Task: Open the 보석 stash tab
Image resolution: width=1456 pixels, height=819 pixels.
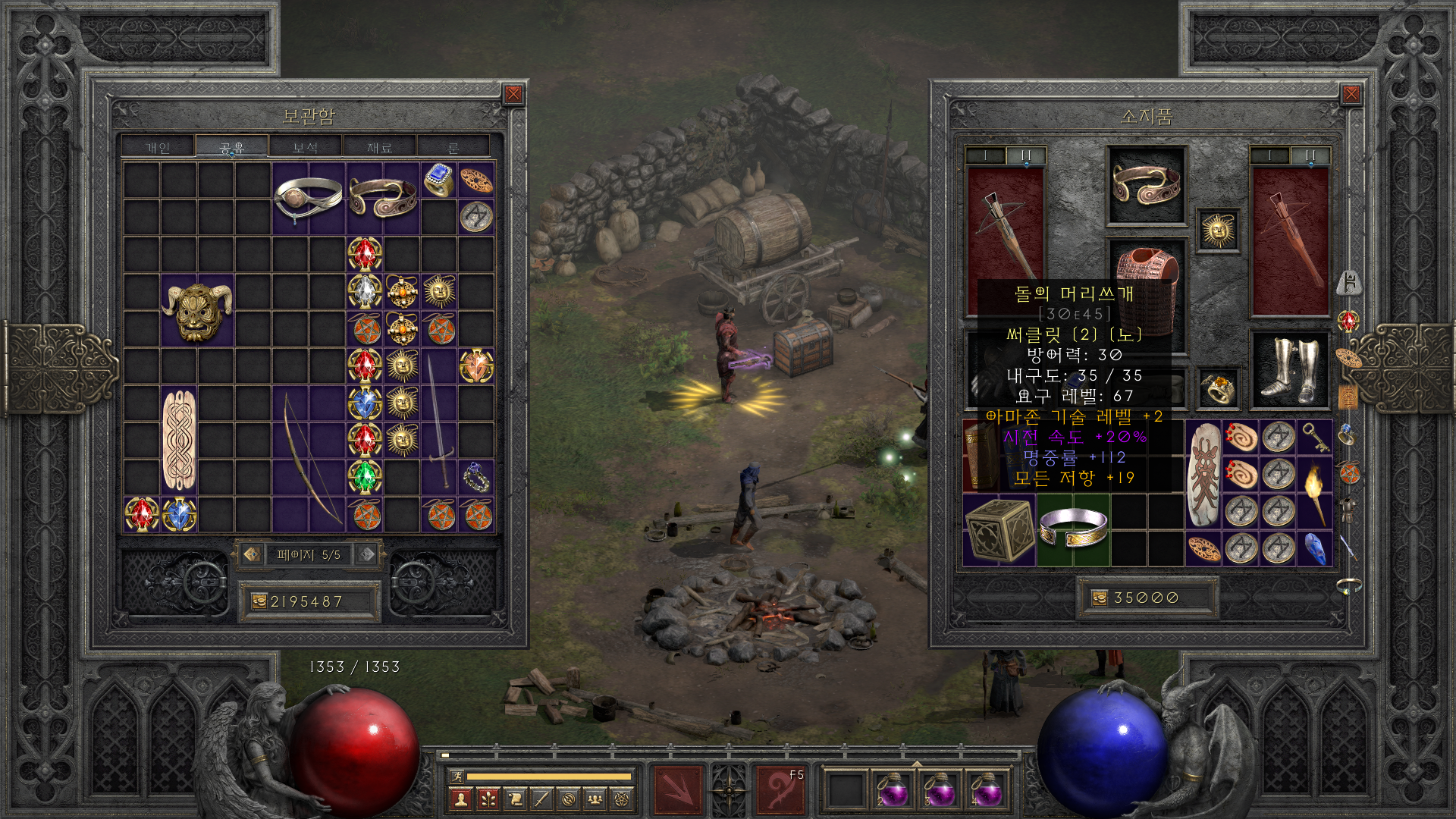Action: tap(305, 147)
